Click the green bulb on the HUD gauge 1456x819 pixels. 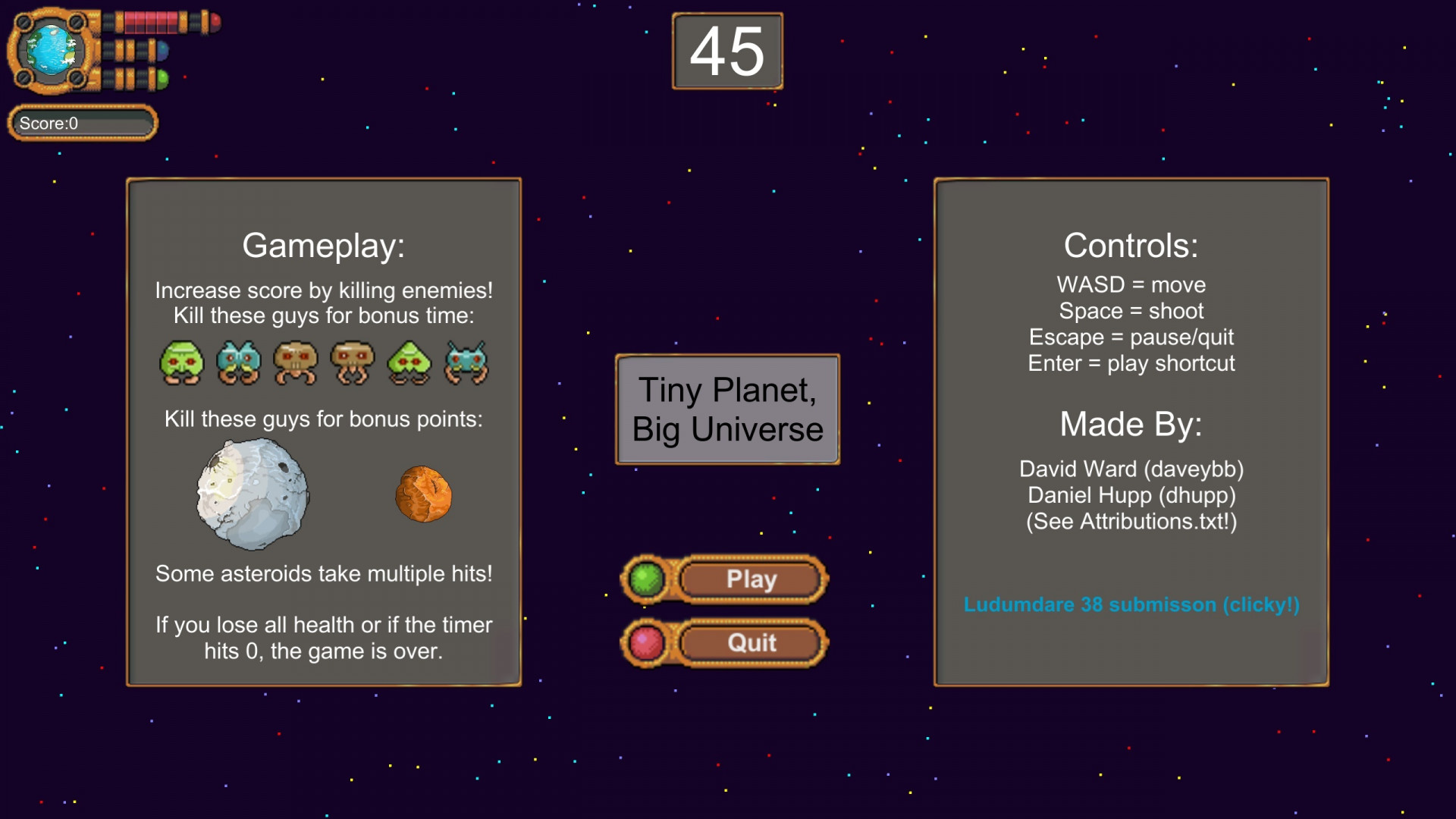click(x=162, y=79)
